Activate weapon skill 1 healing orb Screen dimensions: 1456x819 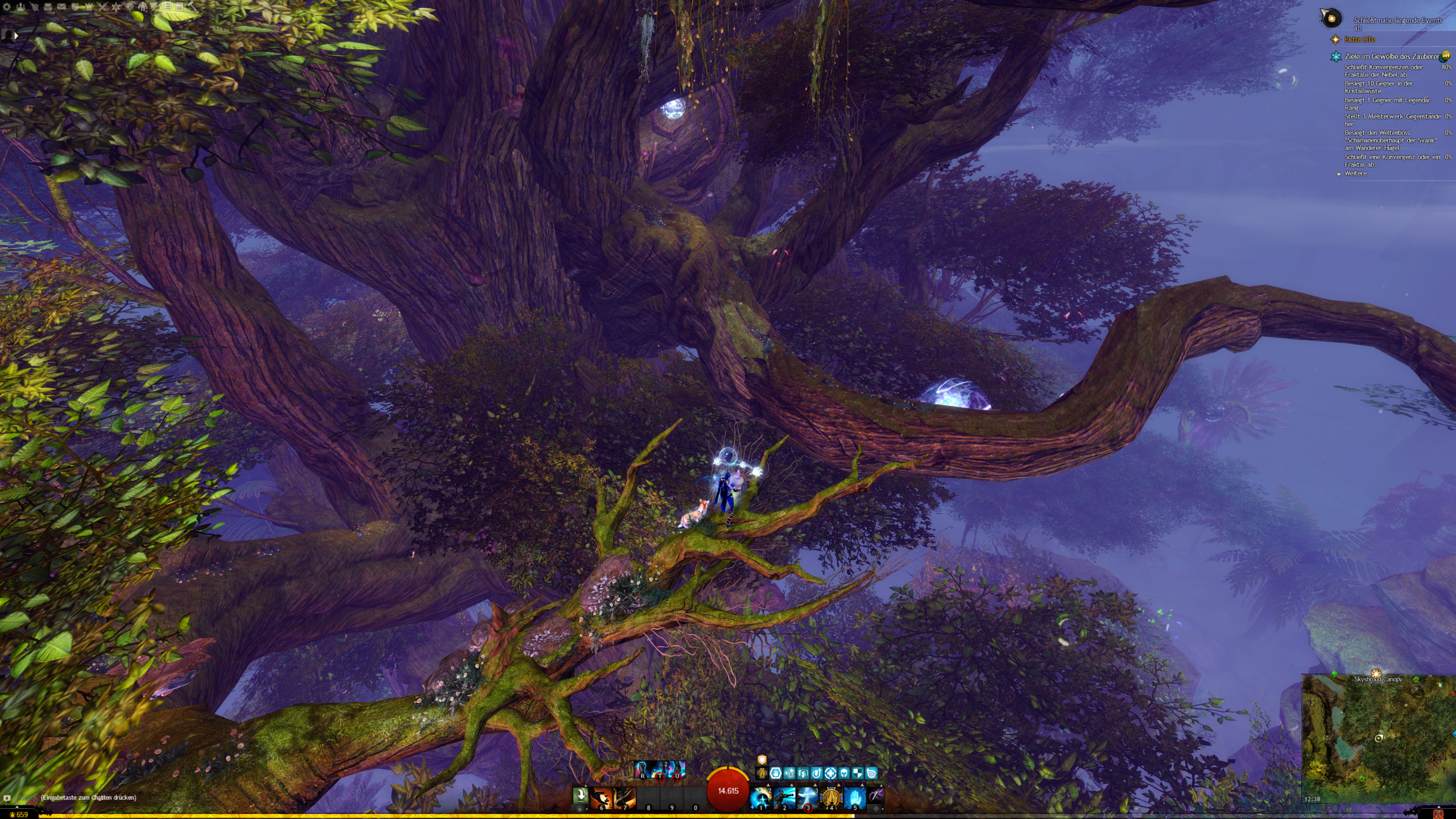[761, 798]
